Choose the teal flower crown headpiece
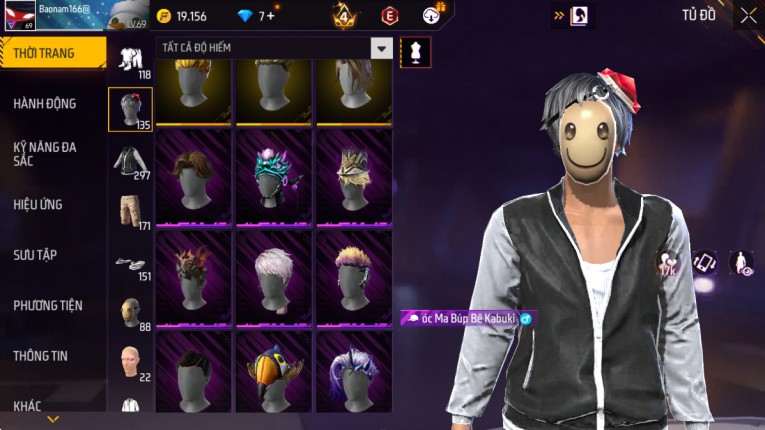Viewport: 765px width, 430px height. click(x=275, y=177)
